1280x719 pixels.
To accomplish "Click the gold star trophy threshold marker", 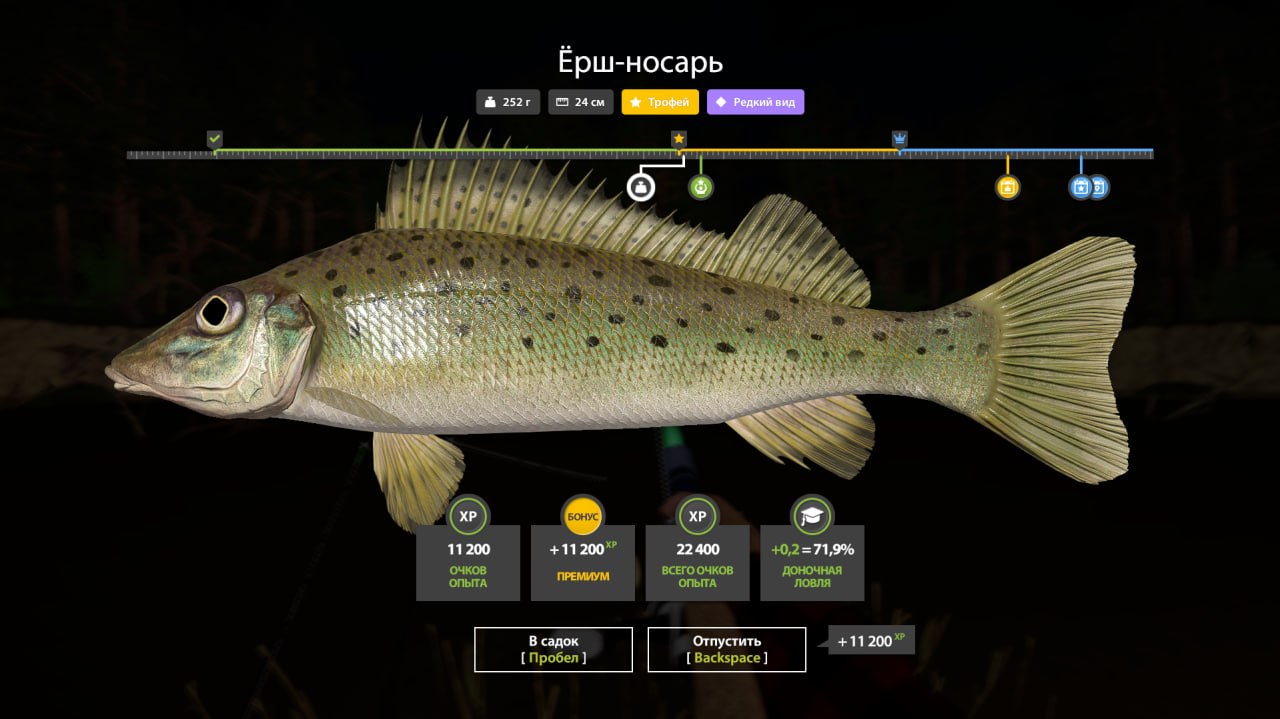I will pyautogui.click(x=679, y=138).
